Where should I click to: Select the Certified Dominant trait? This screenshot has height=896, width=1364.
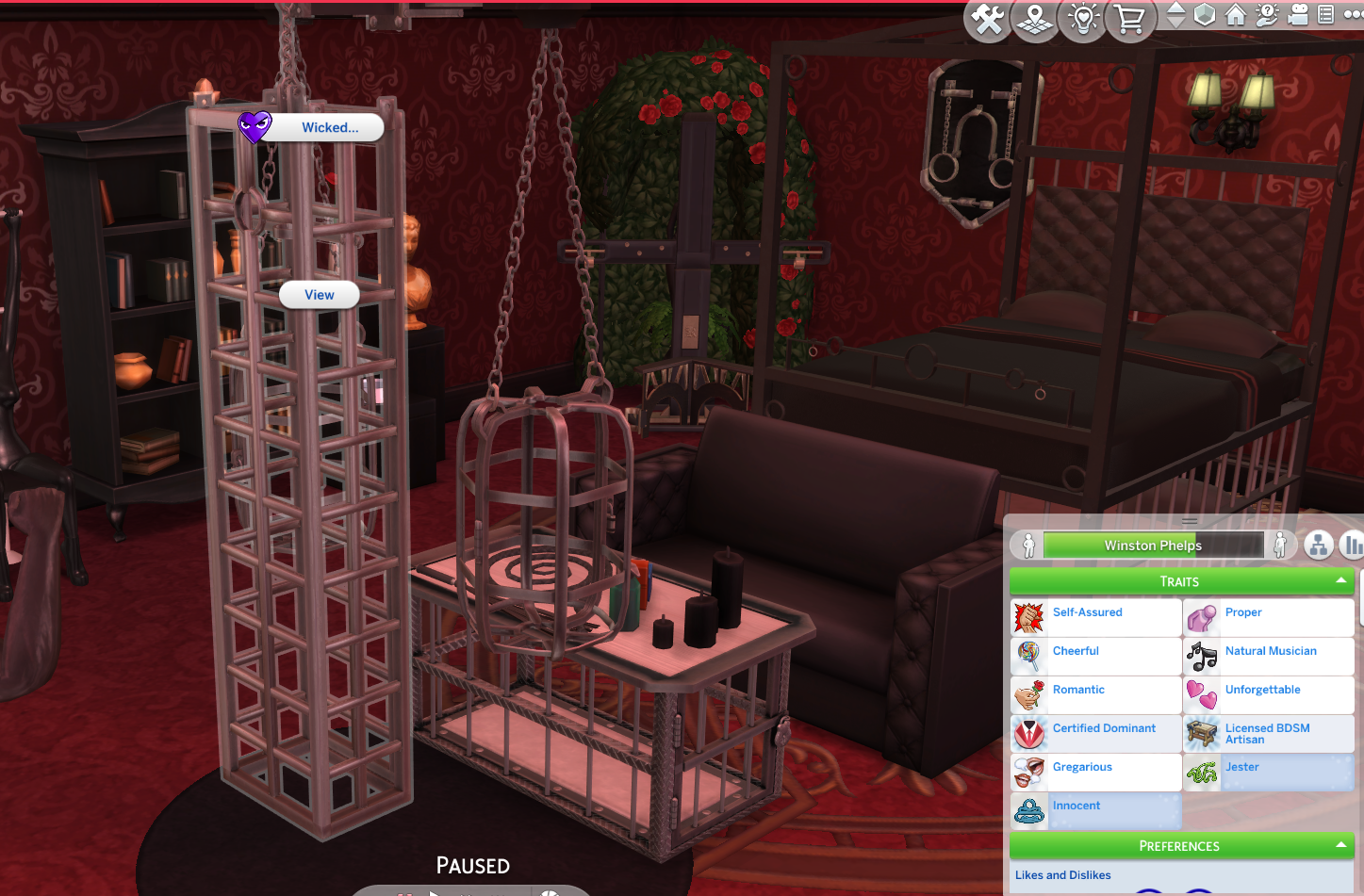[x=1104, y=728]
